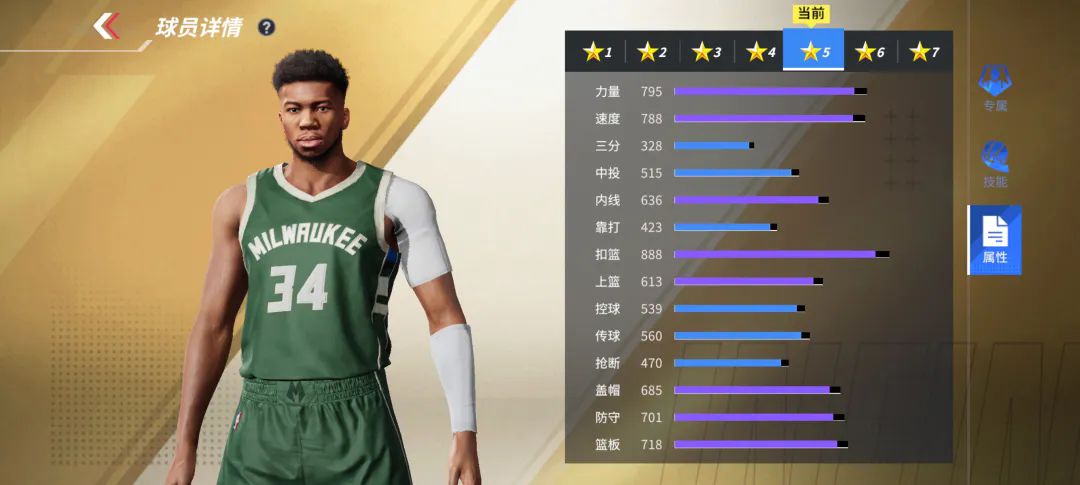
Task: Open the 技能 skills side tab
Action: click(994, 165)
